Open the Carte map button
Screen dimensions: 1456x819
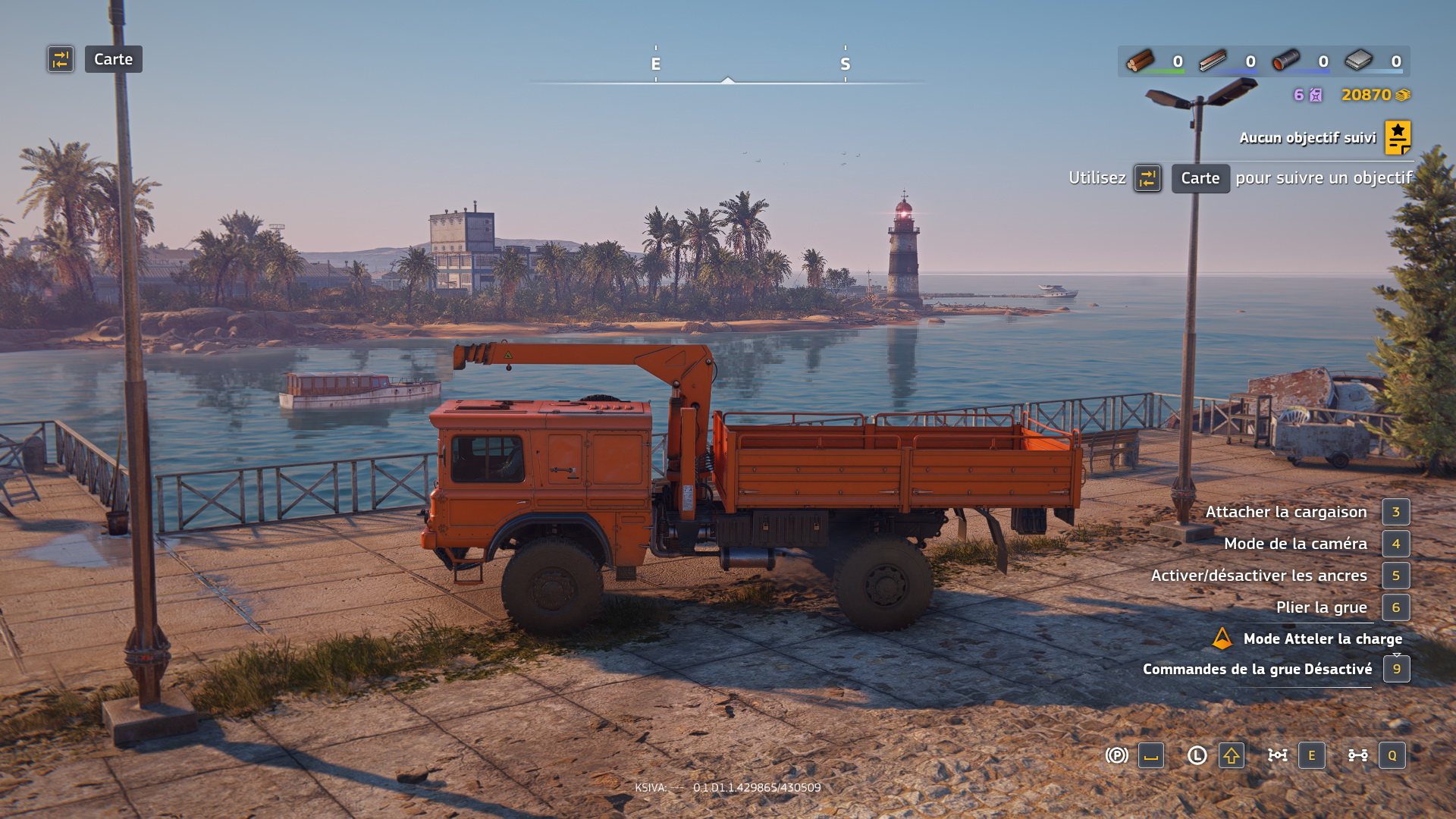tap(113, 59)
